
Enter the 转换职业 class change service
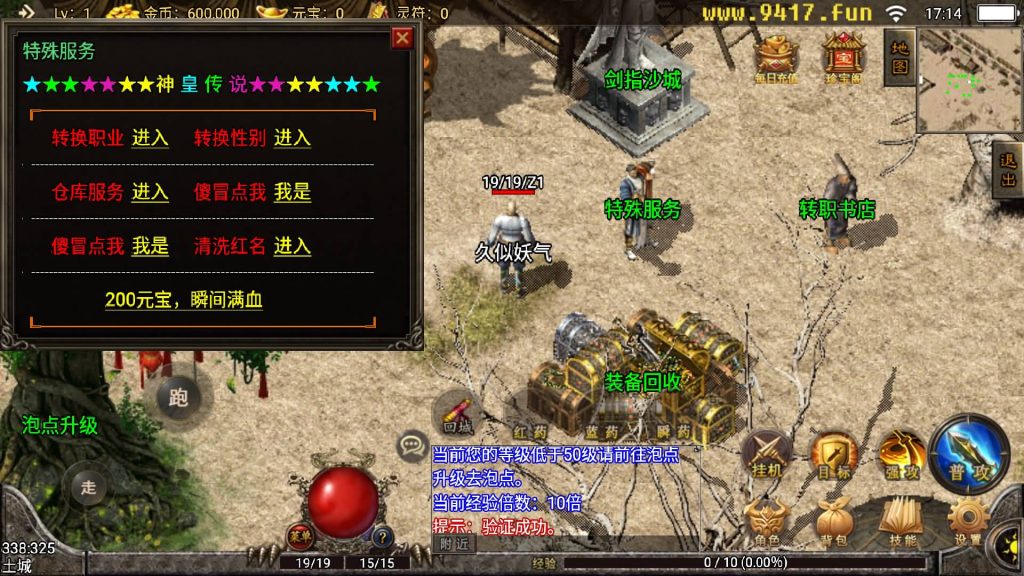[150, 138]
